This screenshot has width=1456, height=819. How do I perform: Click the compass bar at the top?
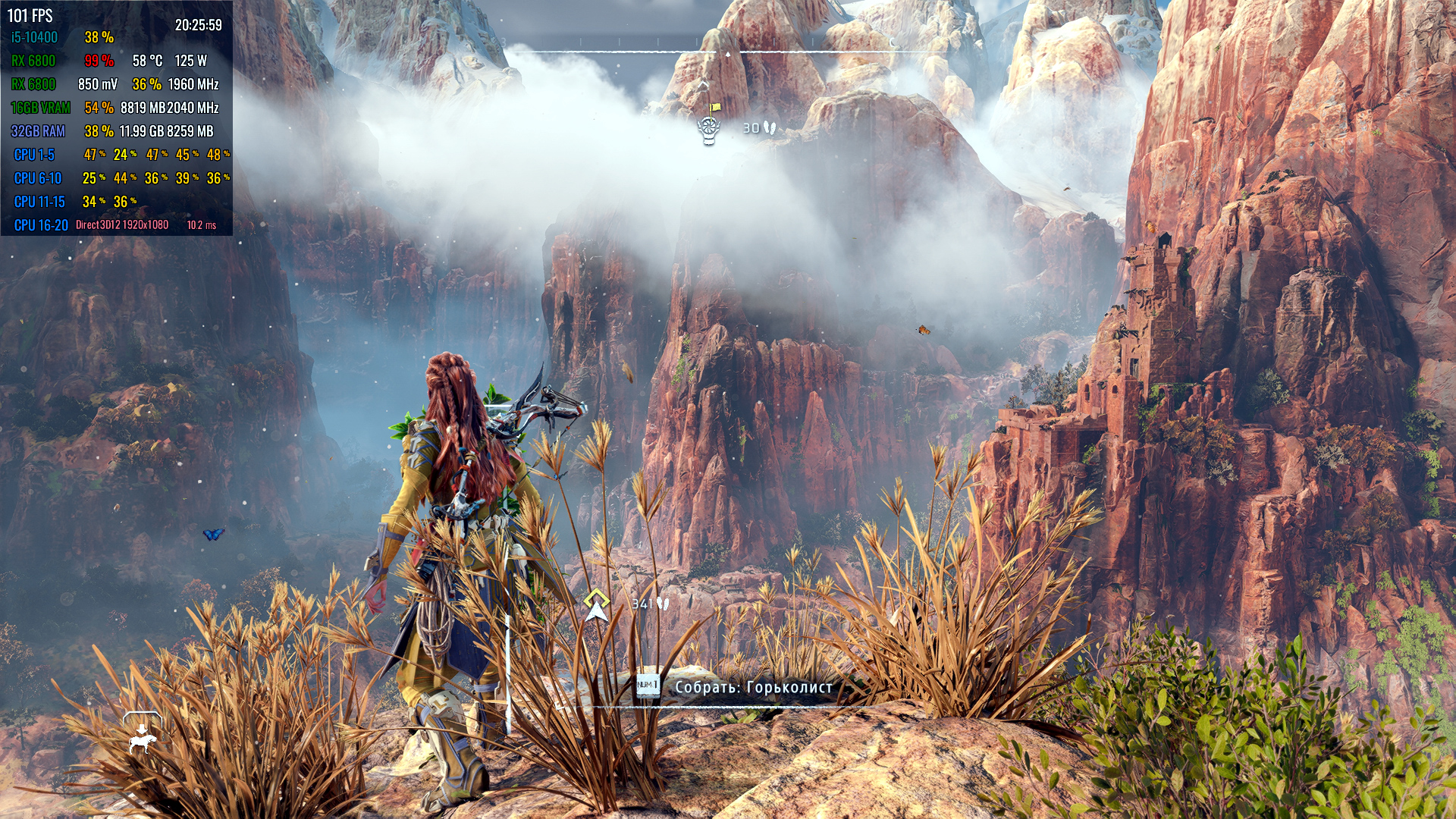pyautogui.click(x=726, y=52)
